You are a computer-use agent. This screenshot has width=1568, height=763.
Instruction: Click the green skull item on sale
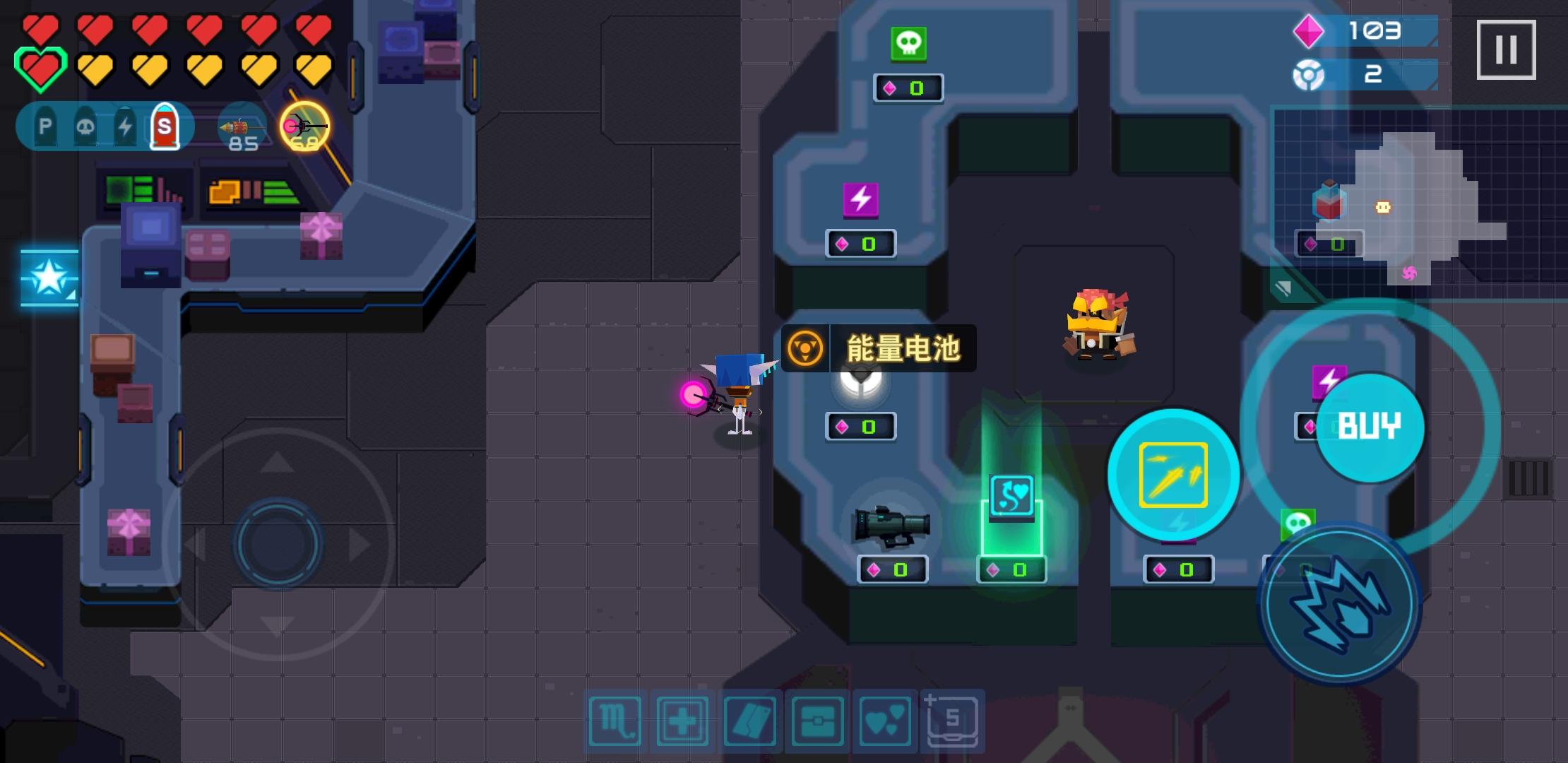point(908,42)
